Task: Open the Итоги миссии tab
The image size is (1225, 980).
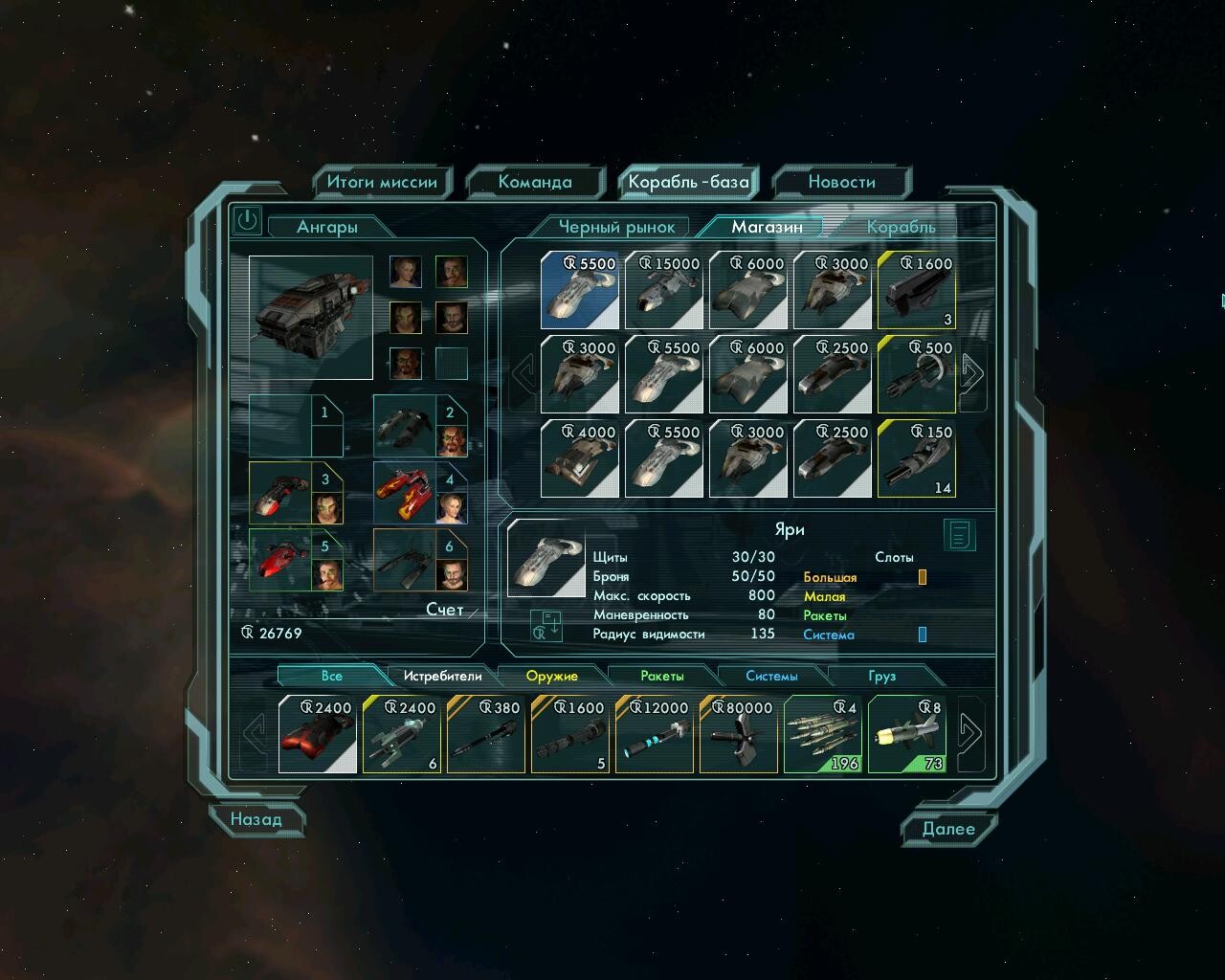Action: pyautogui.click(x=381, y=182)
